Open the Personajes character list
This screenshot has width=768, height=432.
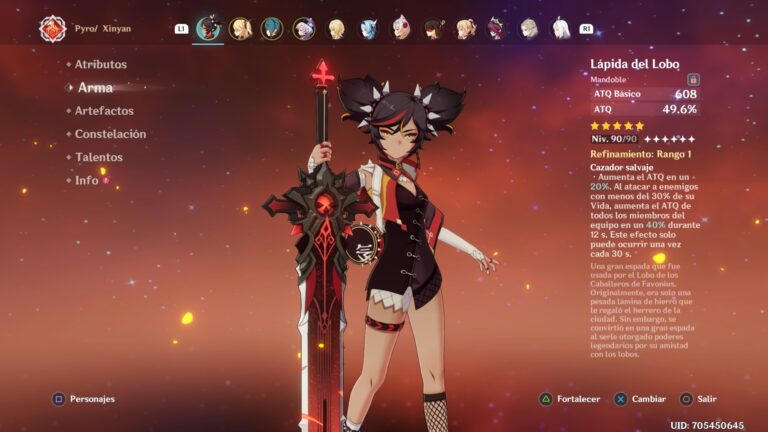point(85,399)
